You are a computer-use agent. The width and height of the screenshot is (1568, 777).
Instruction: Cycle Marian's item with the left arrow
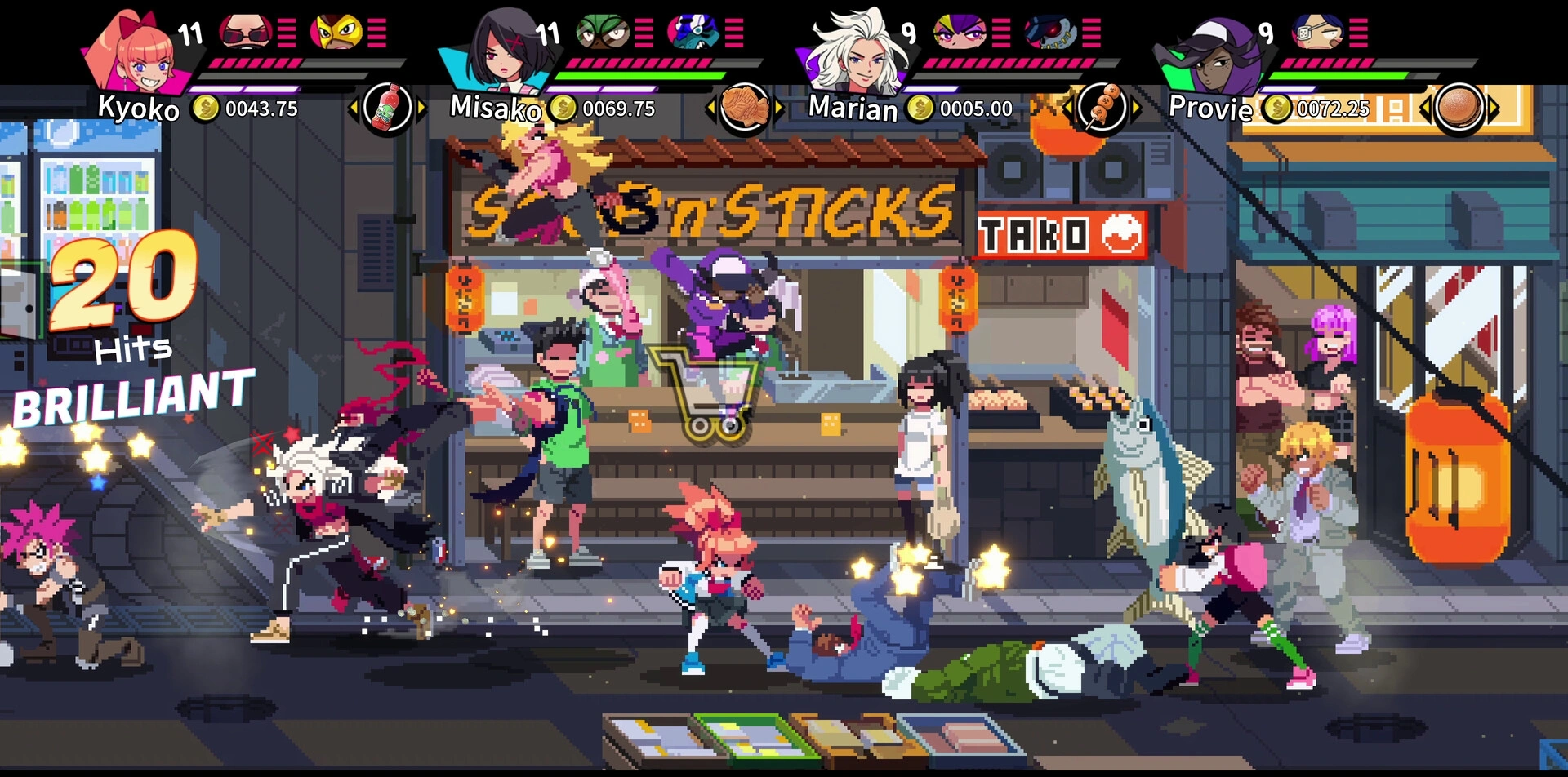pyautogui.click(x=1067, y=107)
